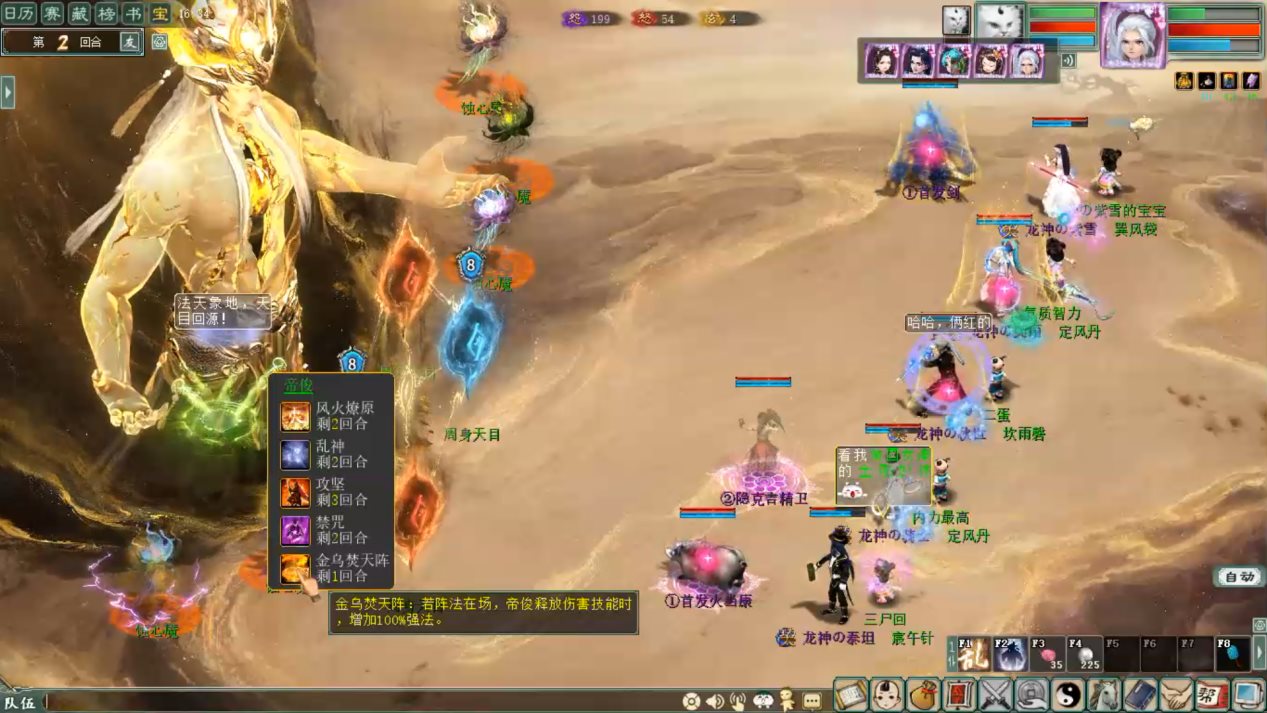Toggle the 自动 auto-battle button
The width and height of the screenshot is (1267, 713).
coord(1238,577)
